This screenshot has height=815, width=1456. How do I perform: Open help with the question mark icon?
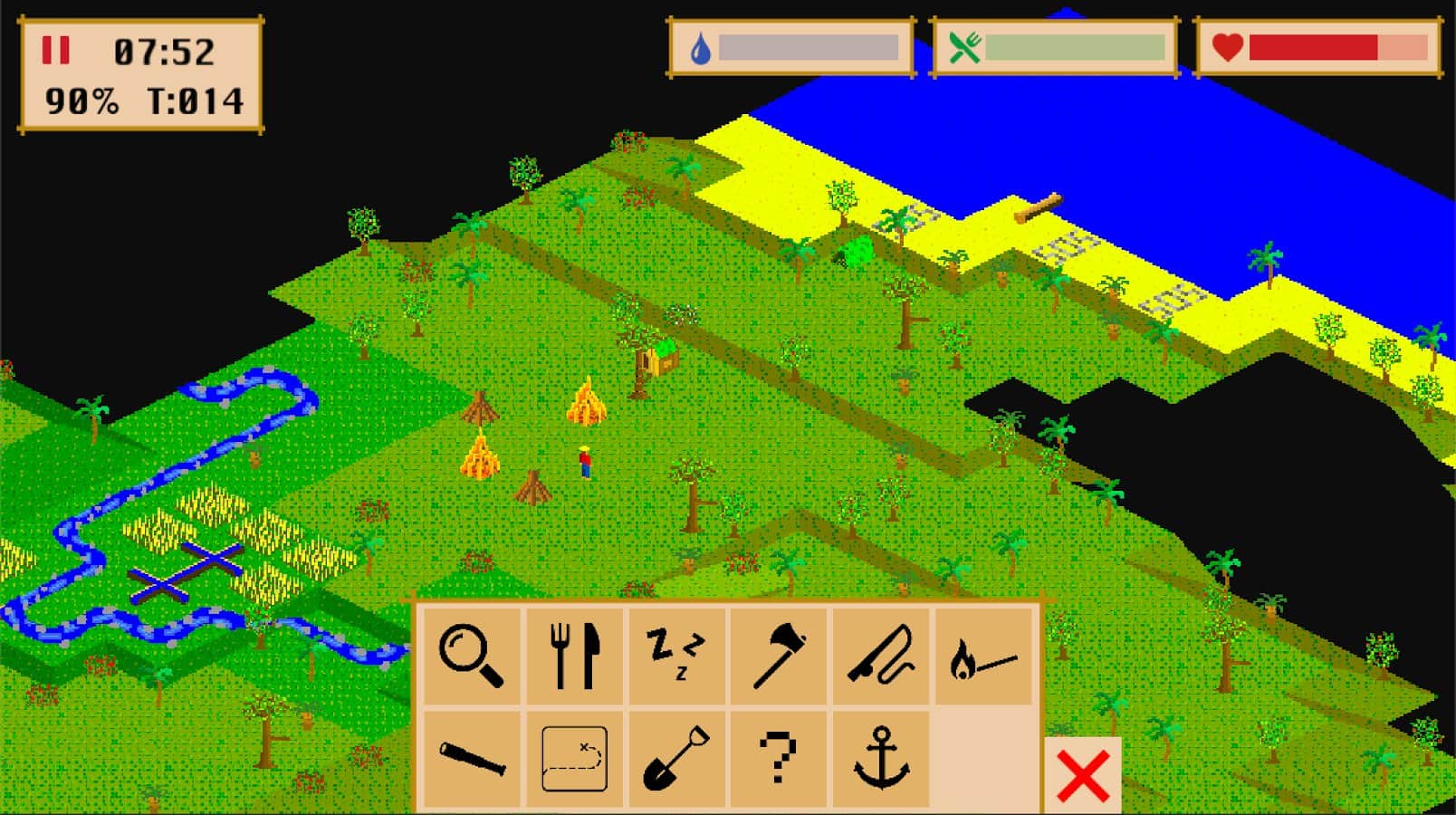tap(779, 759)
